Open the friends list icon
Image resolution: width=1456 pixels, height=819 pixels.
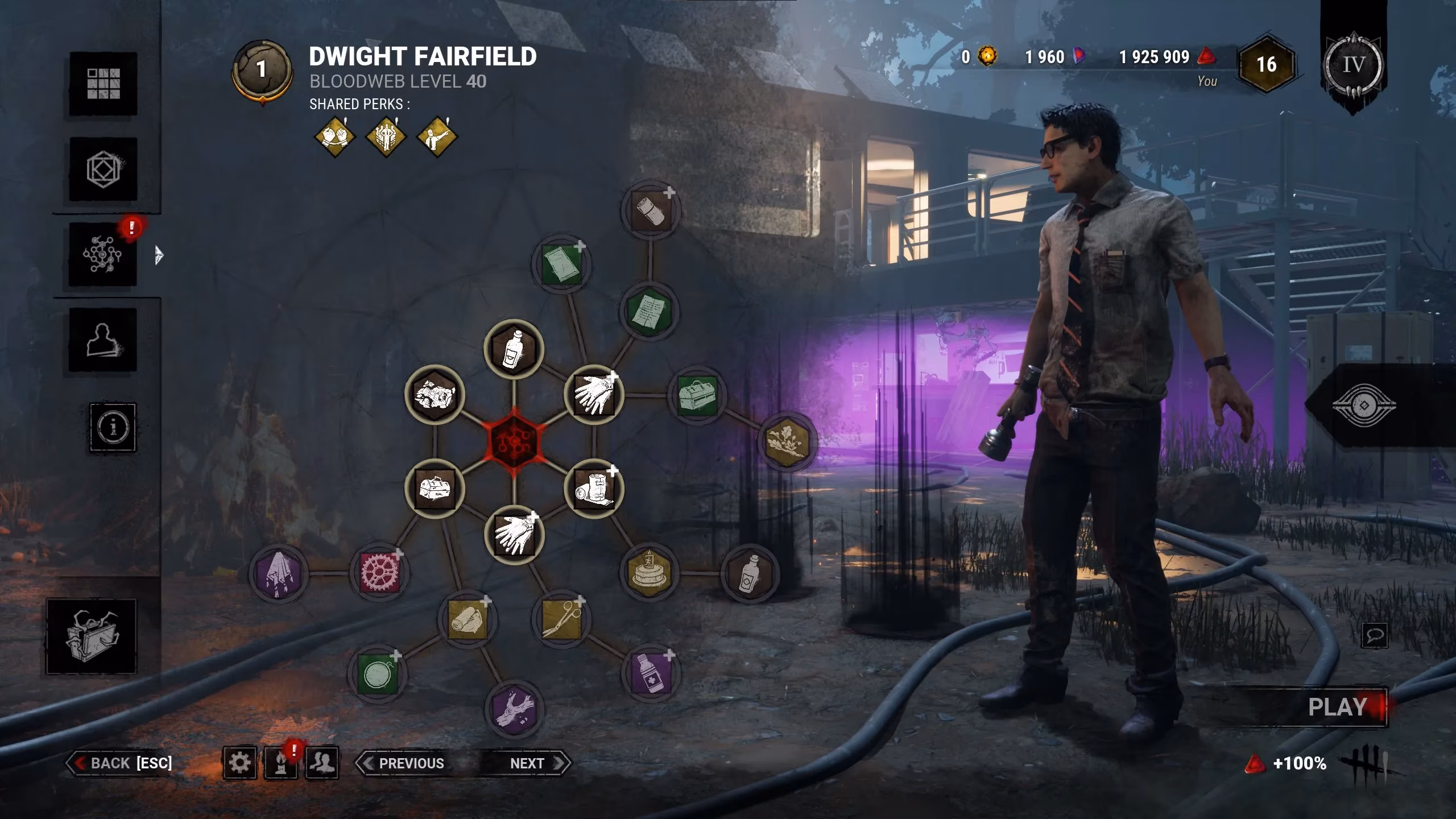click(322, 763)
